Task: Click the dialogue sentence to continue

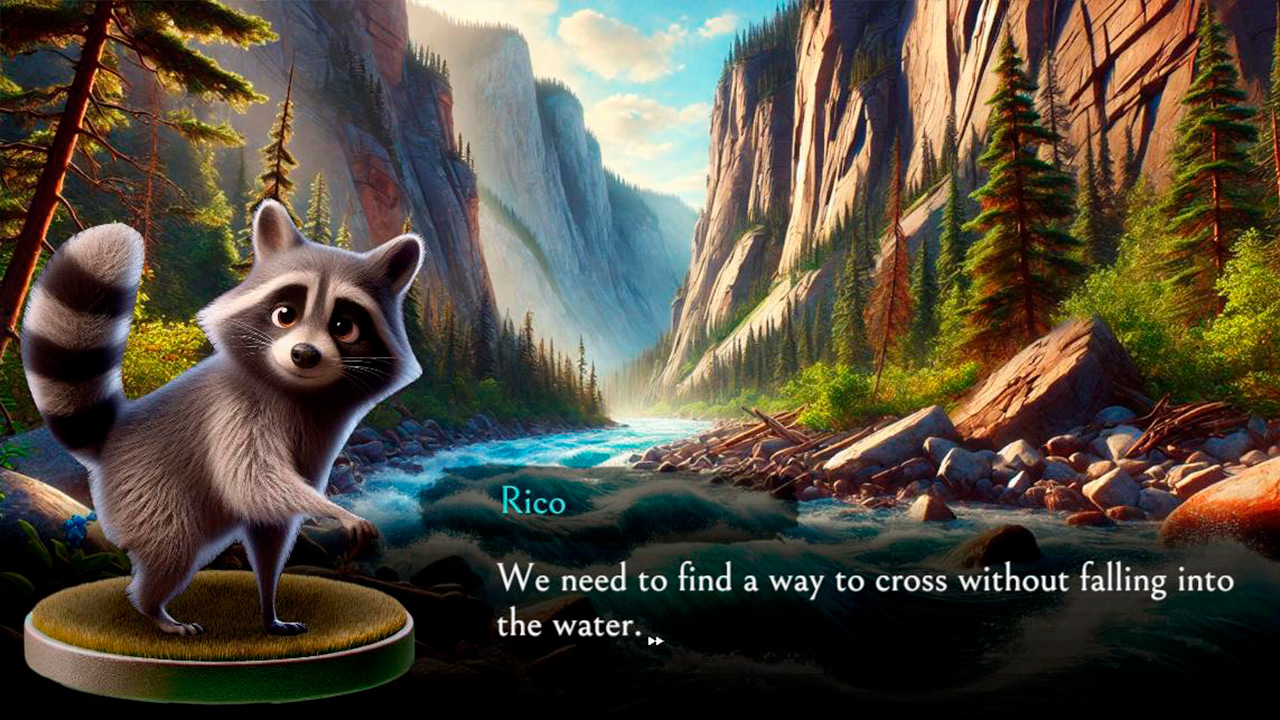Action: [800, 580]
